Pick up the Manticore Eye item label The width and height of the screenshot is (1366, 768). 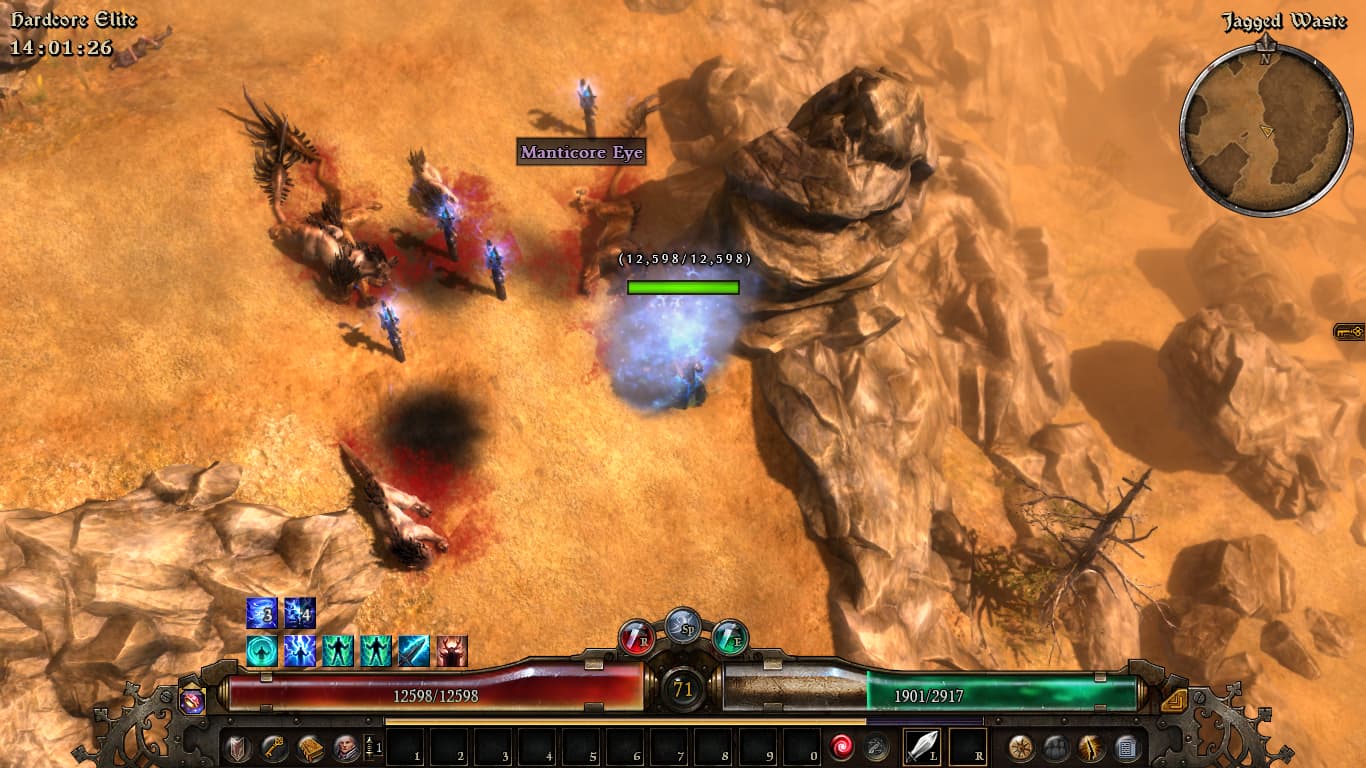[581, 153]
